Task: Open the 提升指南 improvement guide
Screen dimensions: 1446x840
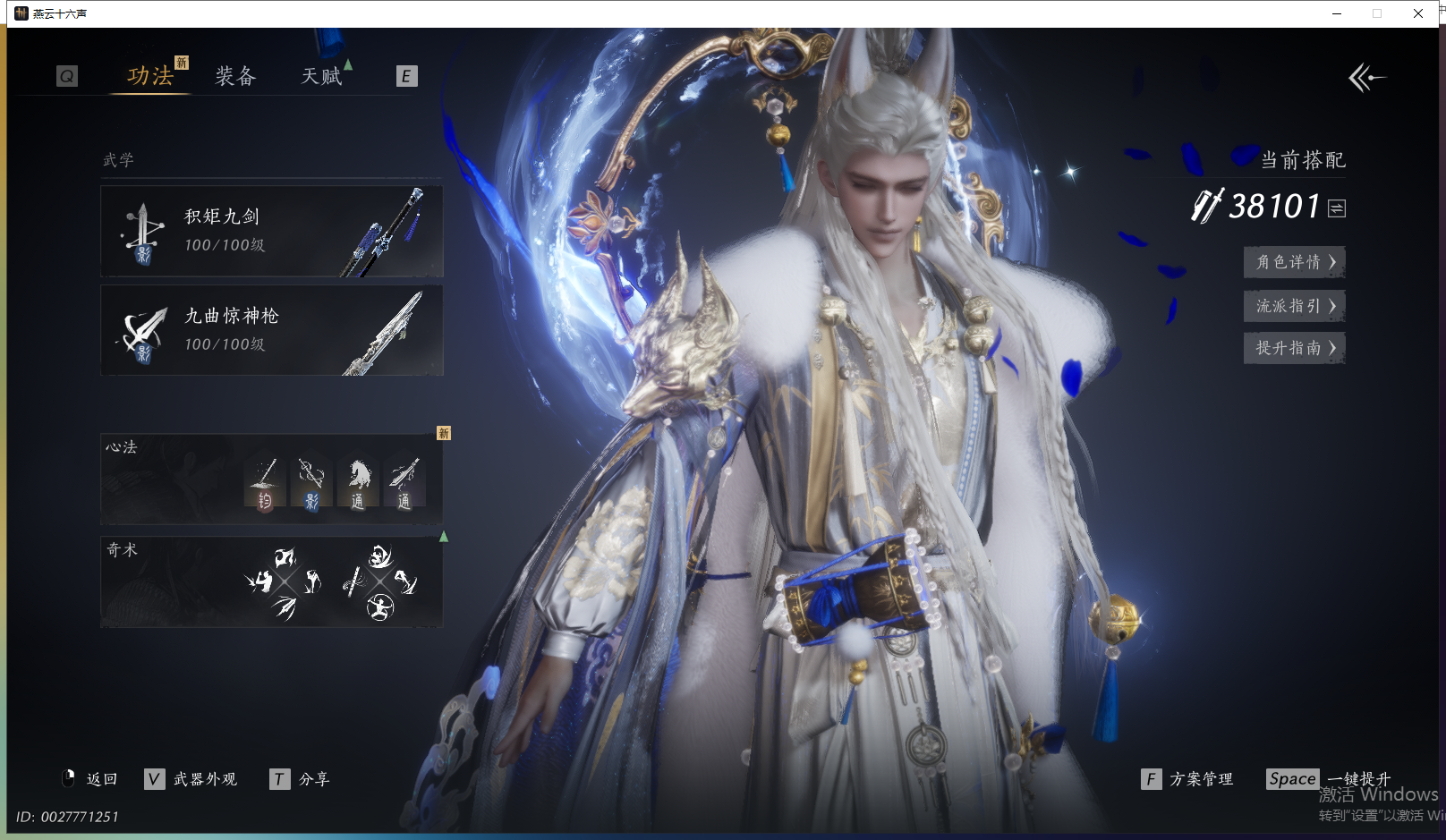Action: [1294, 348]
